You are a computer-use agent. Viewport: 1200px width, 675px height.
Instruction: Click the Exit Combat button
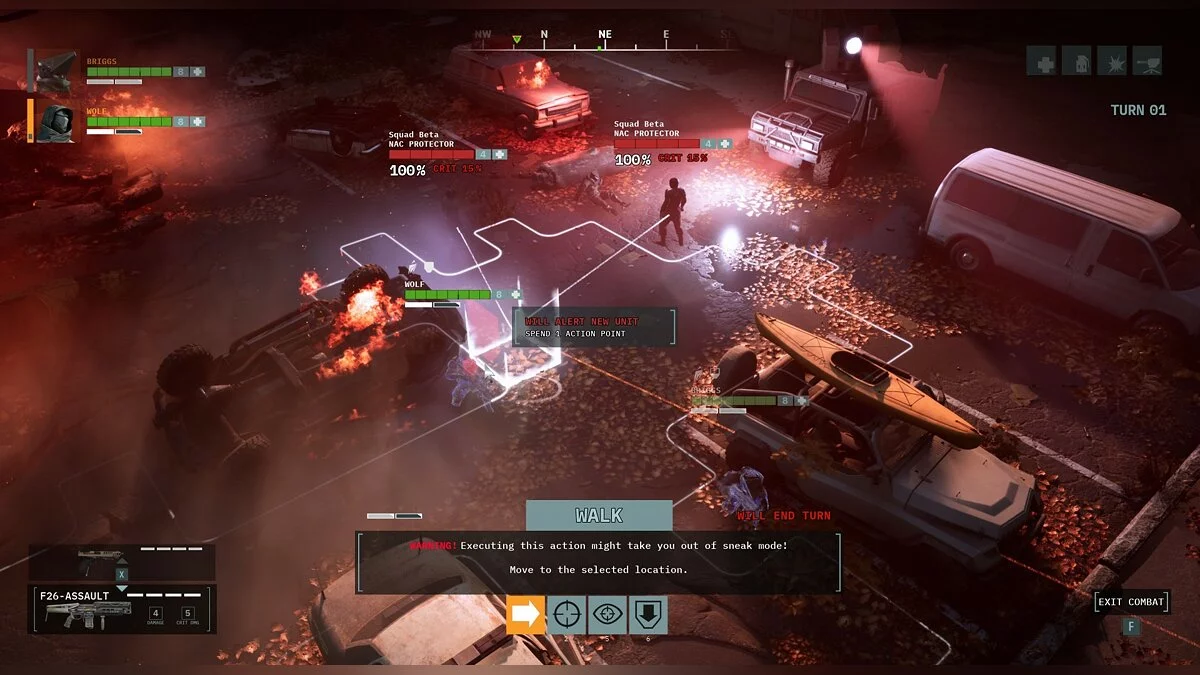tap(1131, 602)
